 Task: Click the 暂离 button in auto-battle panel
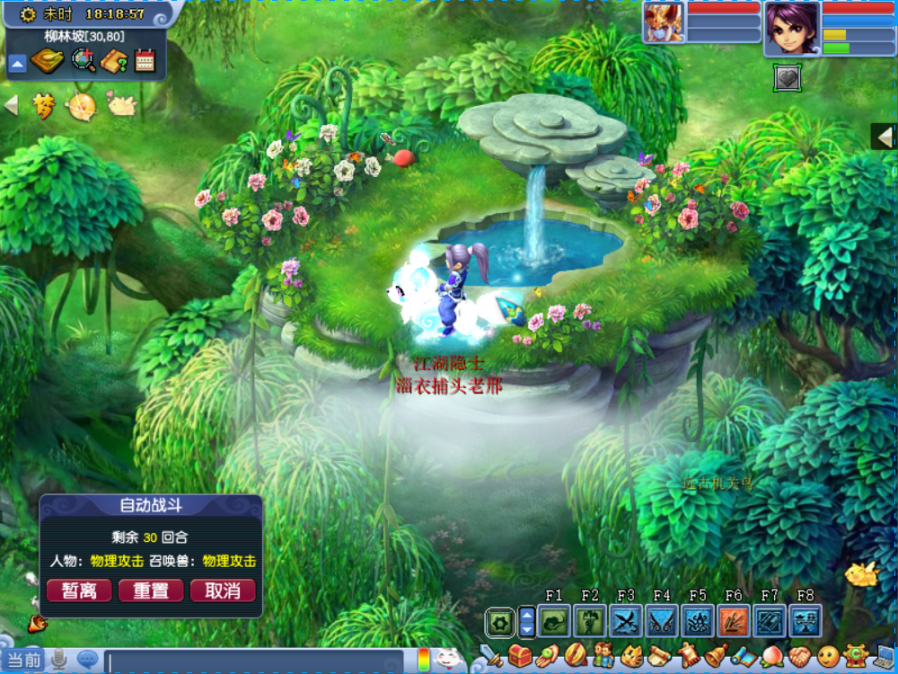point(79,591)
